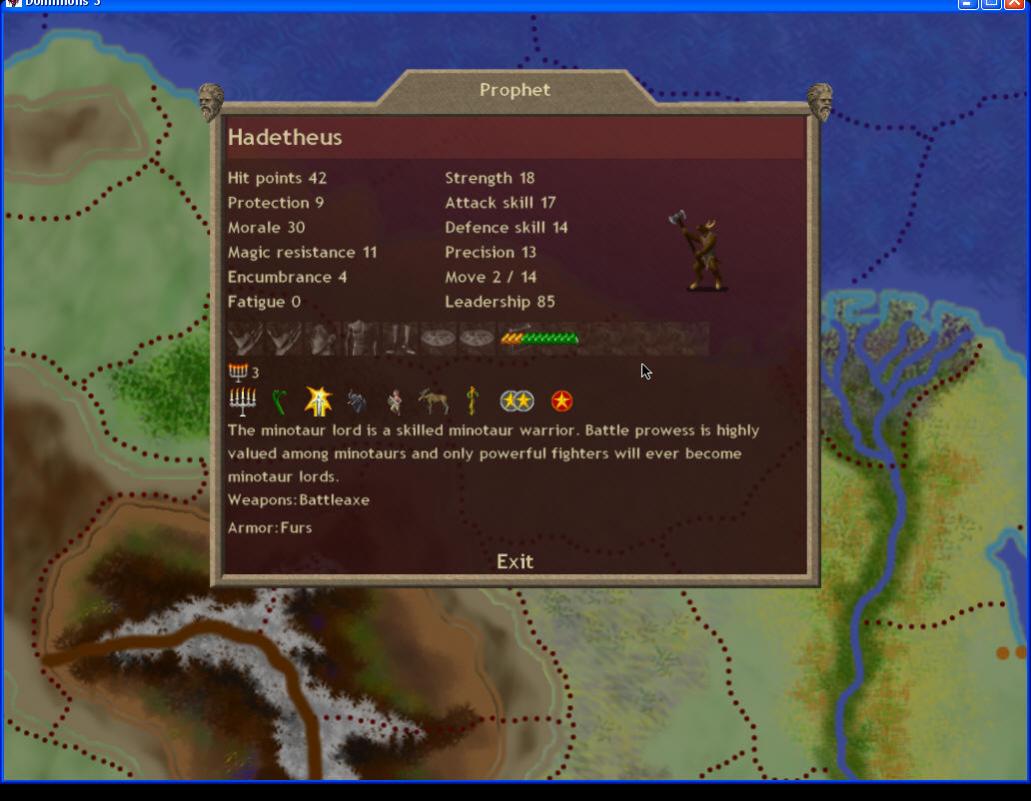
Task: Inspect the glowing gold star figure icon
Action: 318,402
